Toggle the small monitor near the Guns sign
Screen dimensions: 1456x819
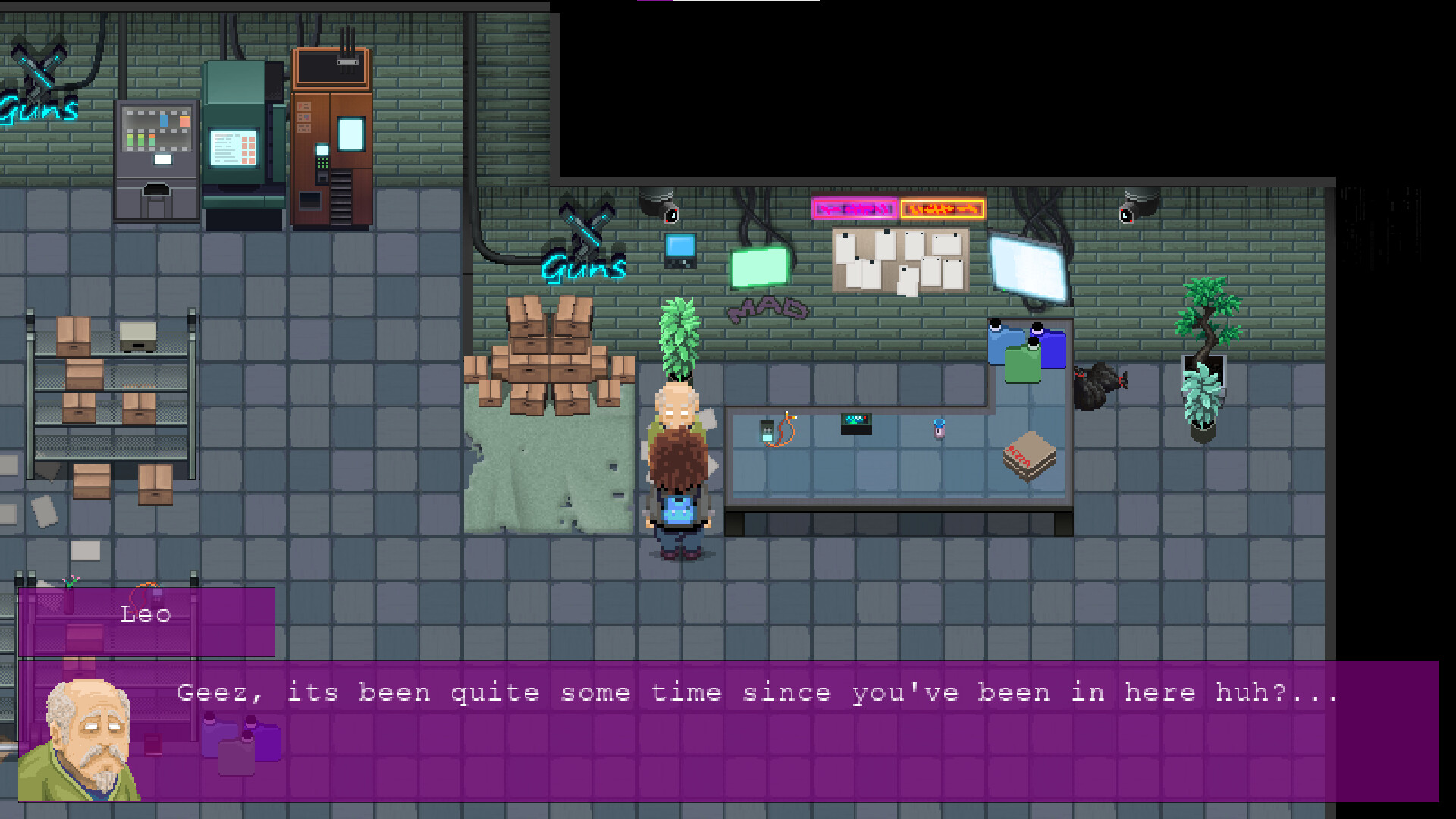(x=679, y=250)
